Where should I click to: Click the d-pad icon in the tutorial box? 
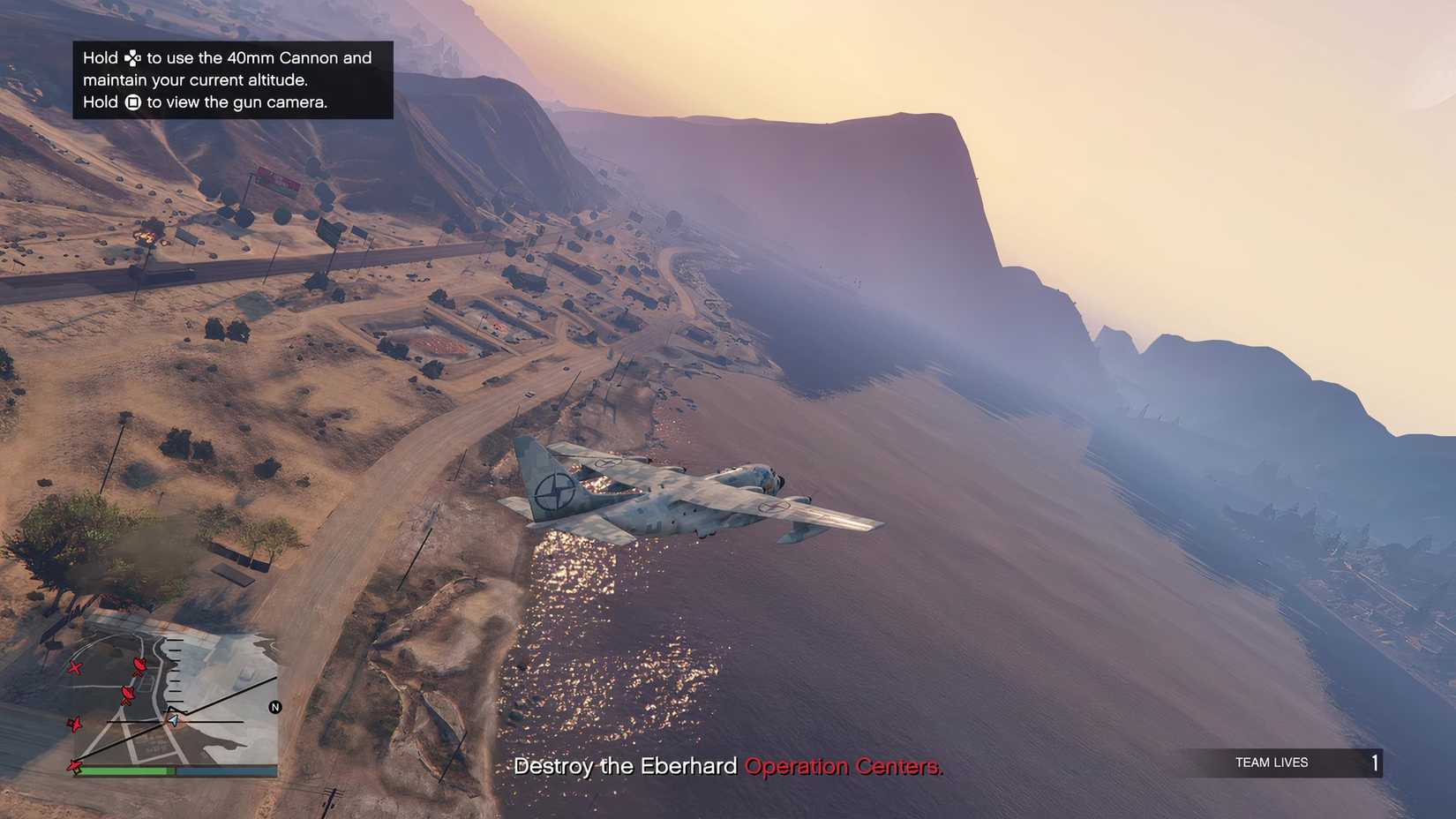coord(132,59)
